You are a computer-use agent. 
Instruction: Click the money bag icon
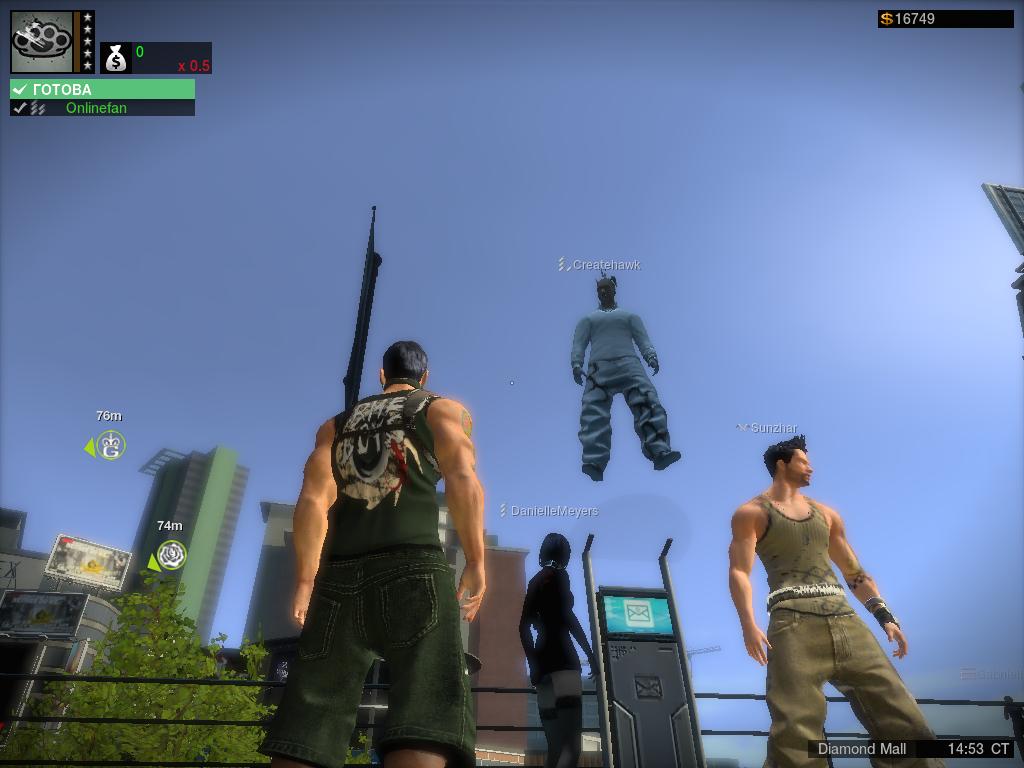click(x=116, y=58)
